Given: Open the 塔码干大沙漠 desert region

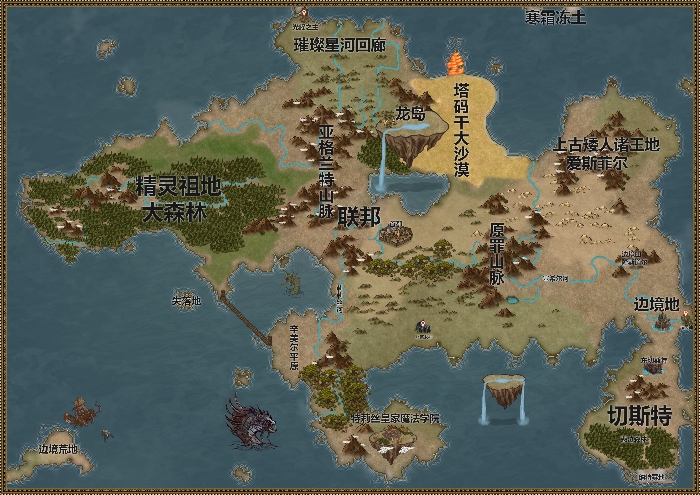Looking at the screenshot, I should (x=462, y=130).
